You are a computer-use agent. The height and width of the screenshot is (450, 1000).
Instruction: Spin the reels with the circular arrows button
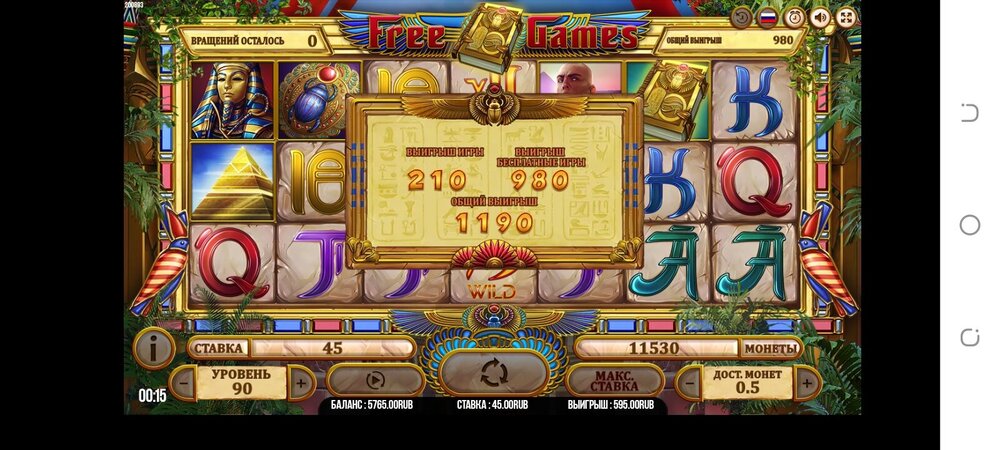click(493, 374)
